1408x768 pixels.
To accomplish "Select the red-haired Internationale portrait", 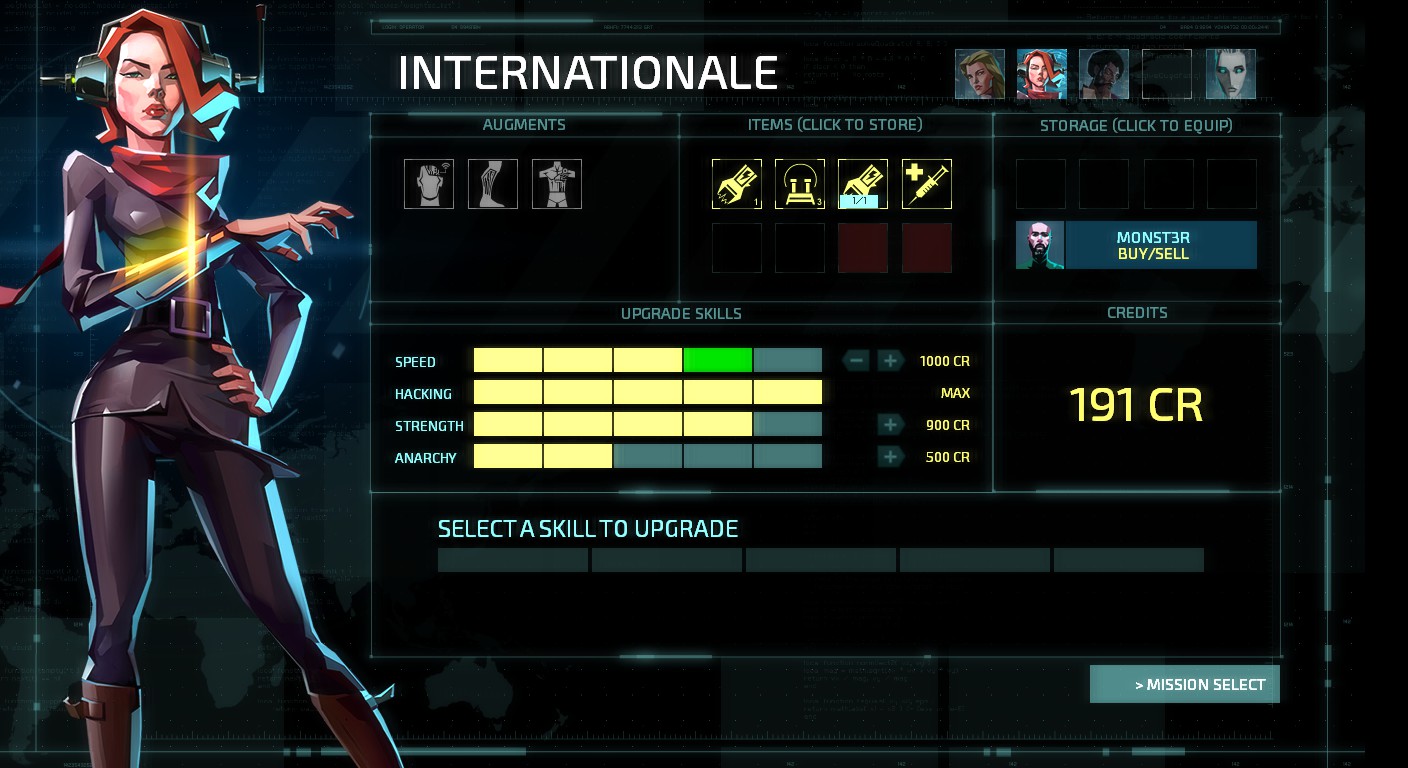I will coord(1042,75).
